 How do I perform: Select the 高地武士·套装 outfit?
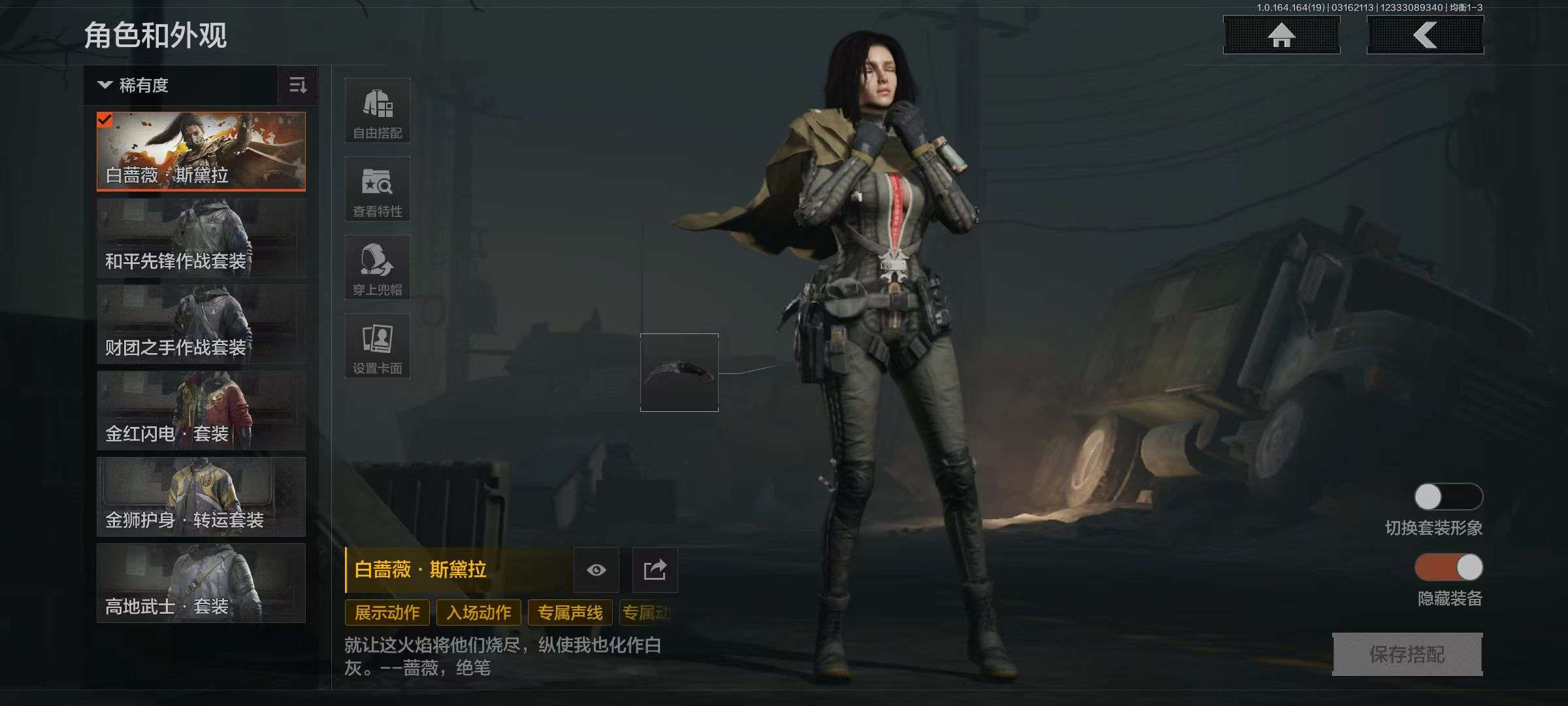[x=201, y=583]
